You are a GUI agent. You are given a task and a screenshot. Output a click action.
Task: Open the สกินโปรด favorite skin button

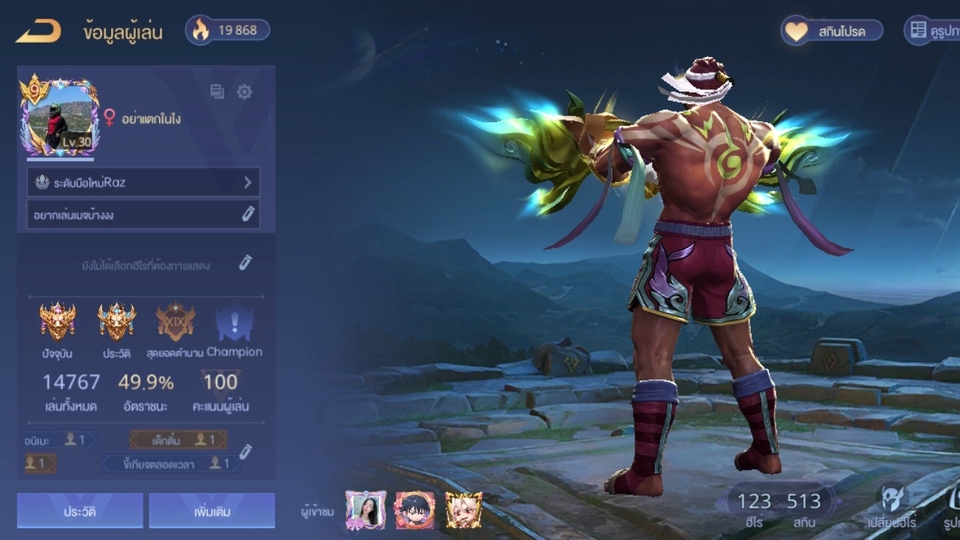tap(833, 31)
